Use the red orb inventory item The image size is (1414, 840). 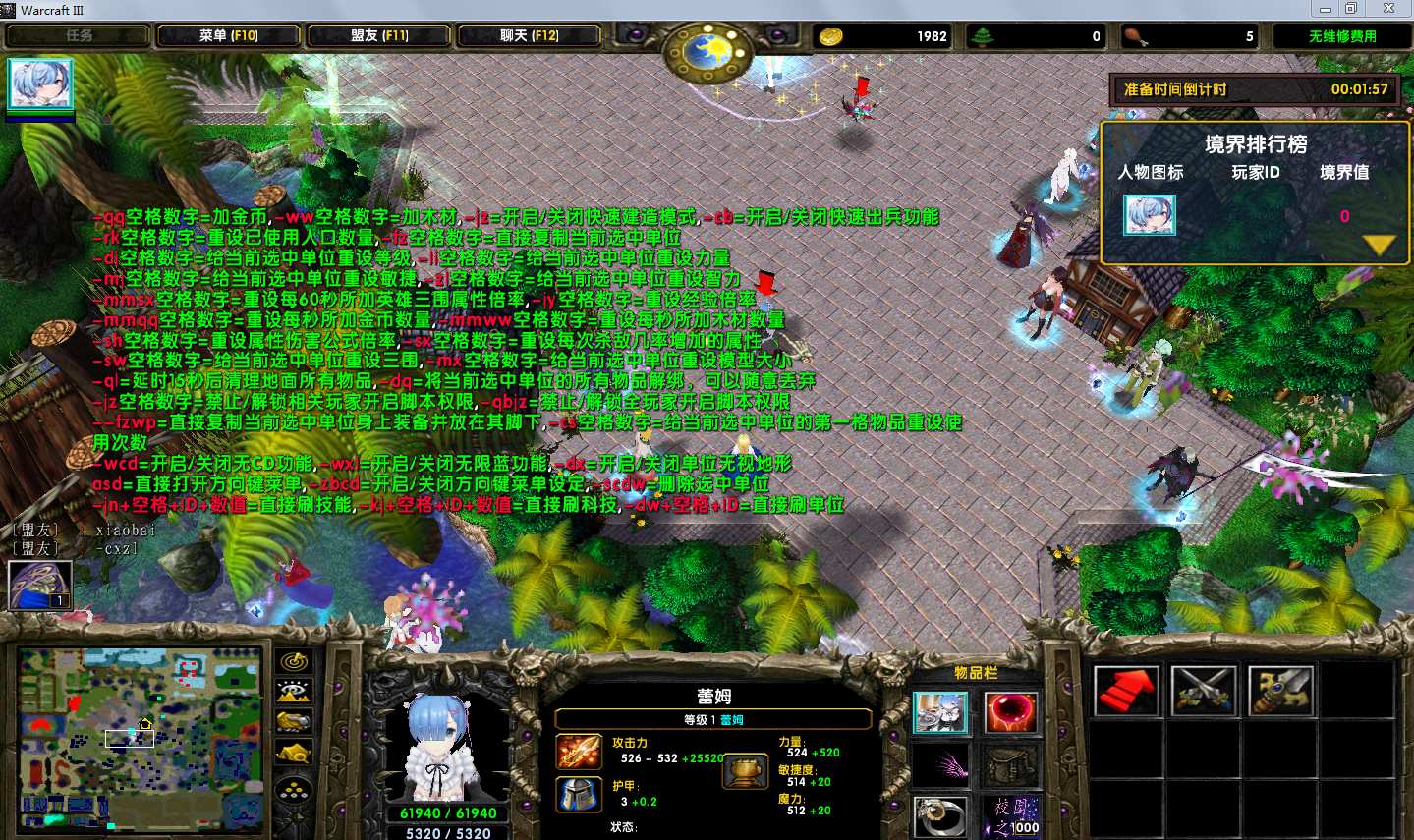tap(1010, 713)
